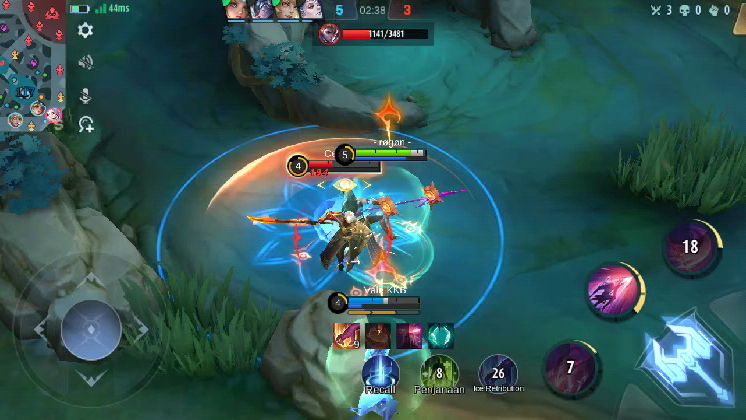Open settings with the gear icon

click(86, 30)
